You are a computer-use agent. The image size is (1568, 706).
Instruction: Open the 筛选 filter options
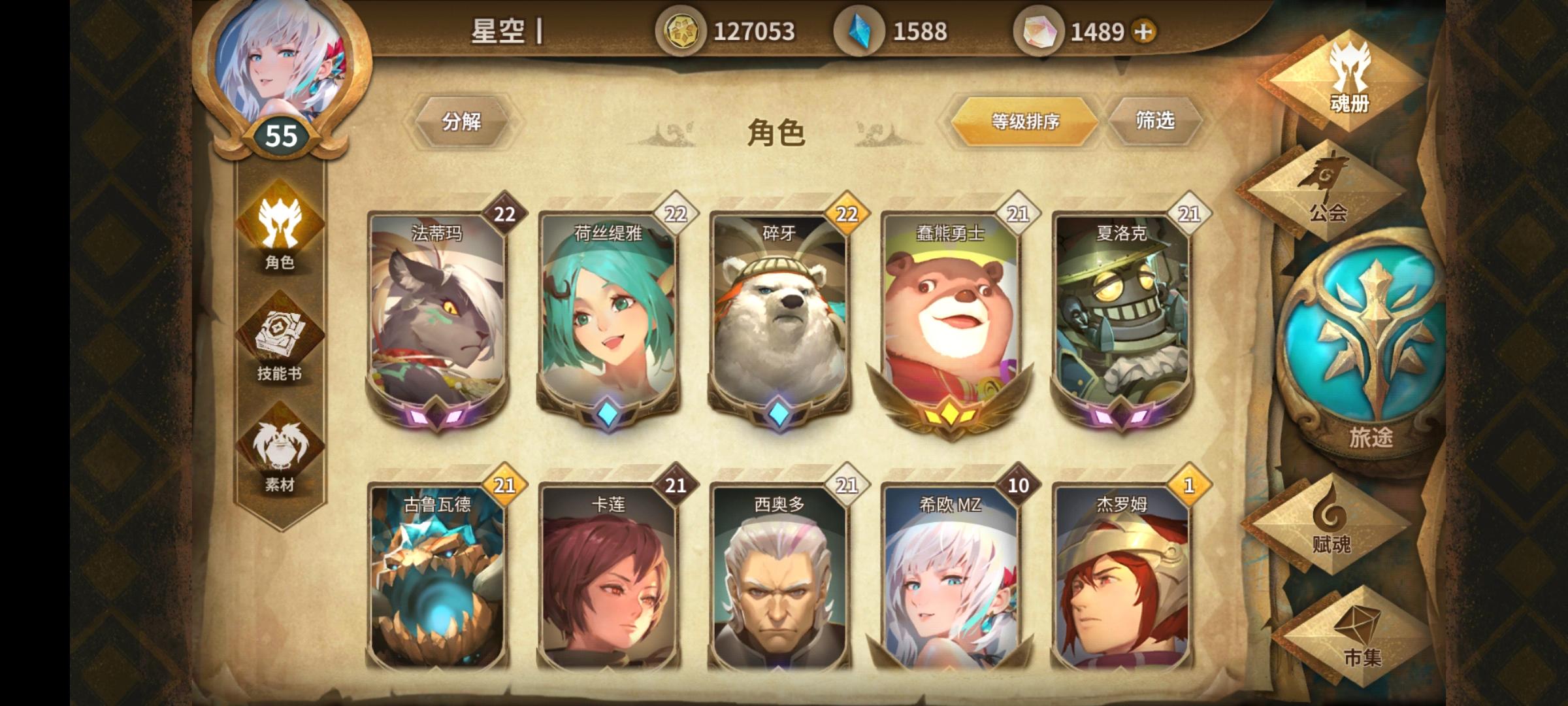click(x=1156, y=121)
